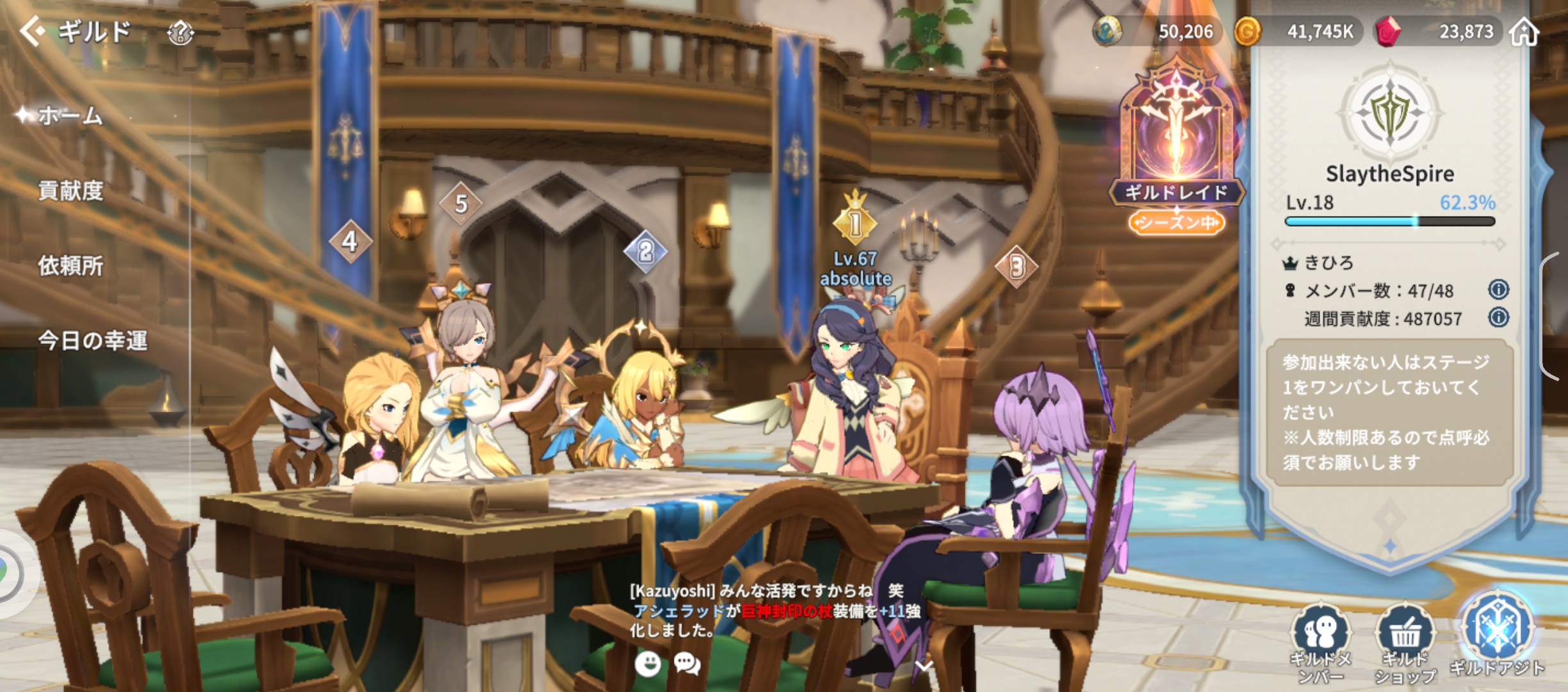This screenshot has height=692, width=1568.
Task: Open the emoji smiley button
Action: coord(648,664)
